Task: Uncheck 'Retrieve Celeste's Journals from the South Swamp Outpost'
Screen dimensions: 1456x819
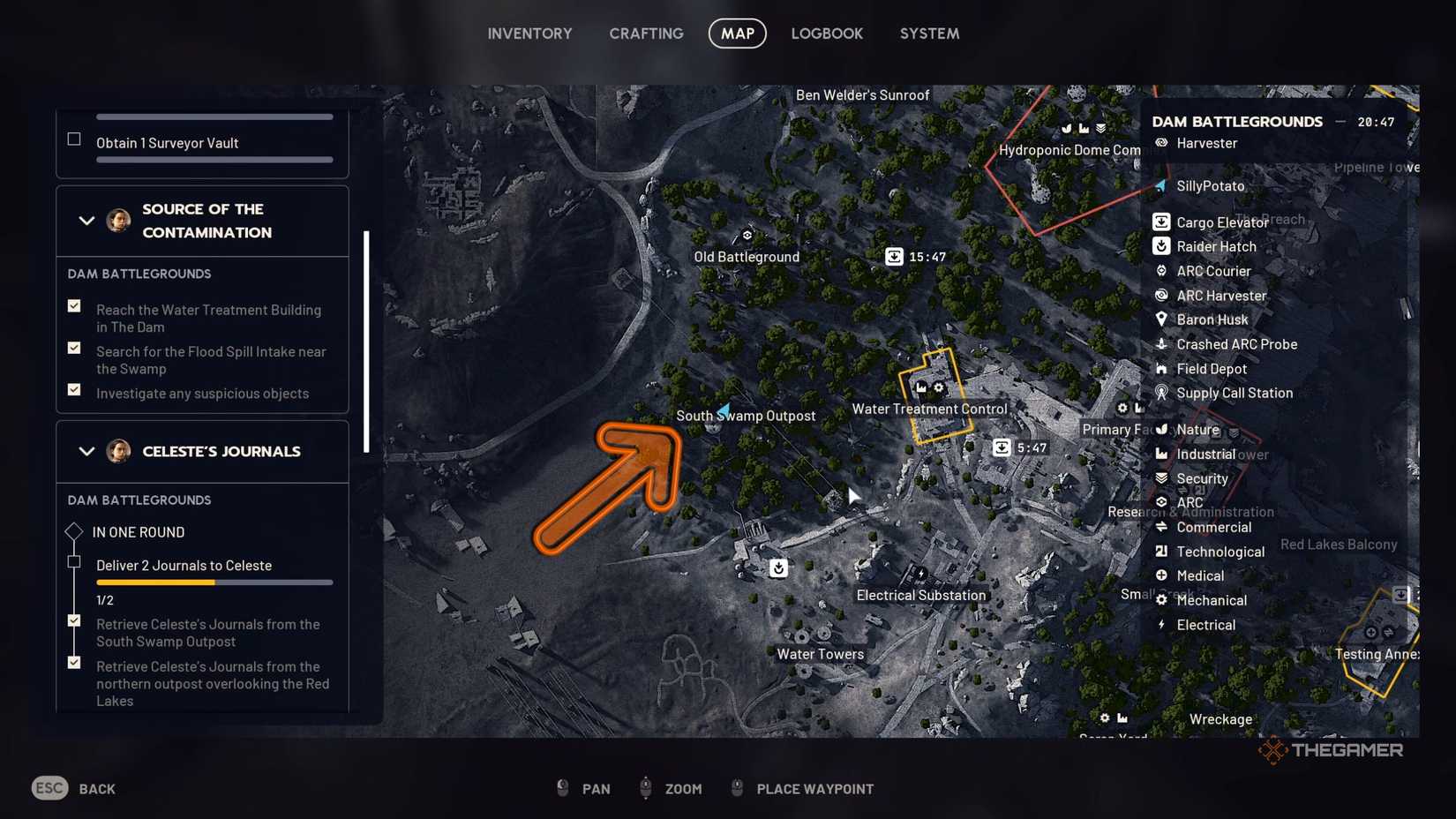Action: (x=74, y=620)
